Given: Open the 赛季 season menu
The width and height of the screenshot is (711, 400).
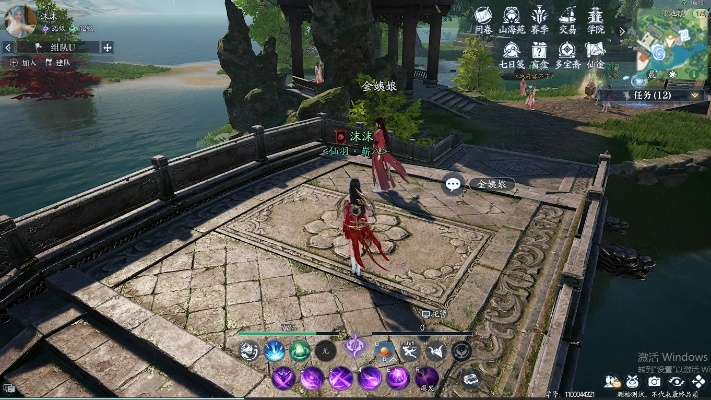Looking at the screenshot, I should (x=539, y=19).
